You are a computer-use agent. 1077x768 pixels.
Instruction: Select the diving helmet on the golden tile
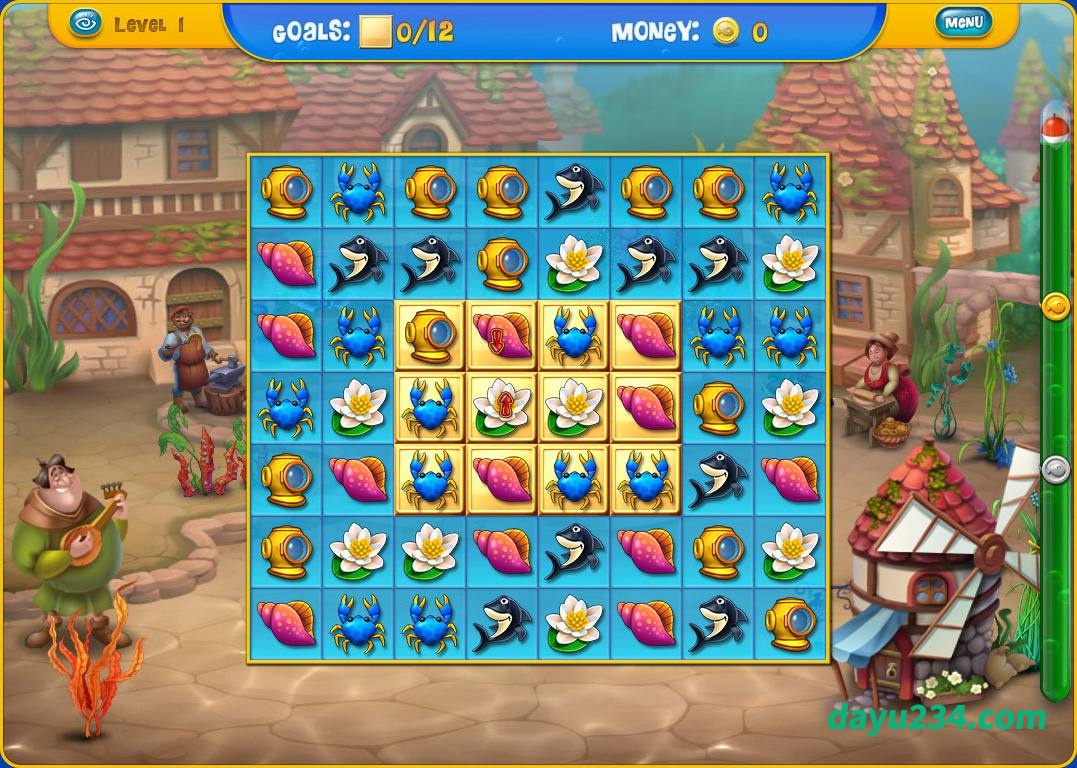pos(430,335)
